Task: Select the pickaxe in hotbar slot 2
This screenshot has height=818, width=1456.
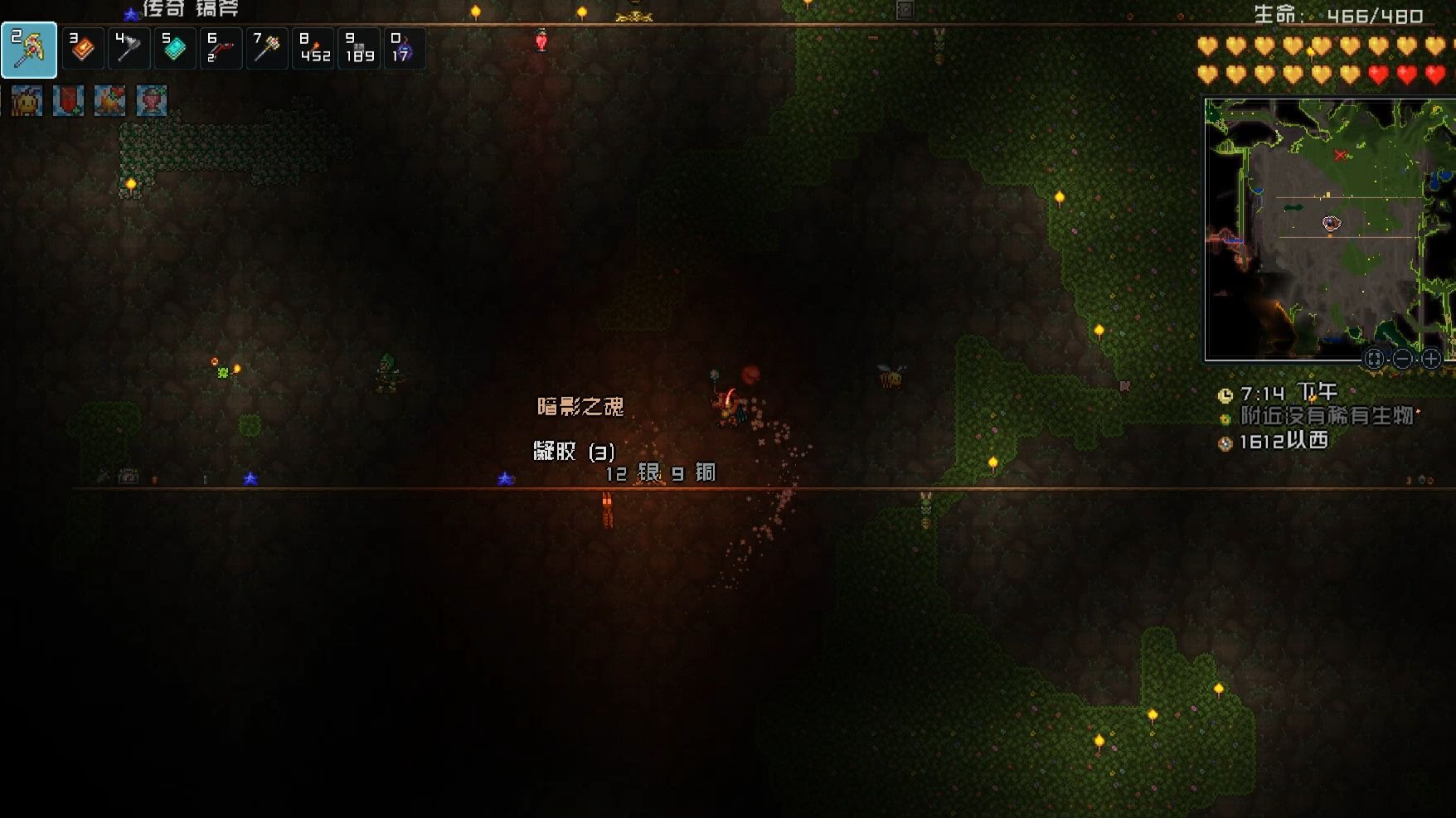Action: click(29, 50)
